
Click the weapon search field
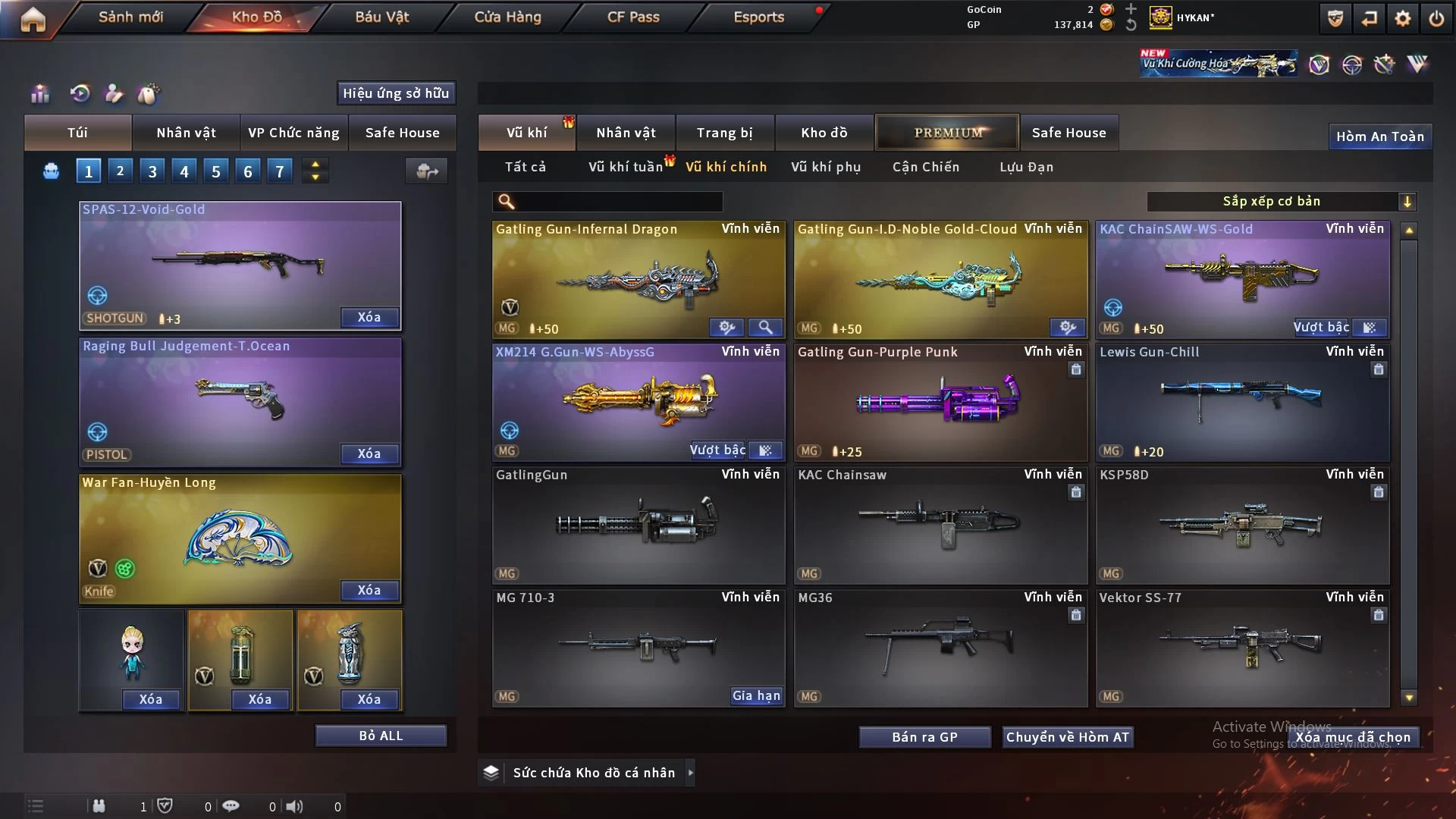point(618,202)
